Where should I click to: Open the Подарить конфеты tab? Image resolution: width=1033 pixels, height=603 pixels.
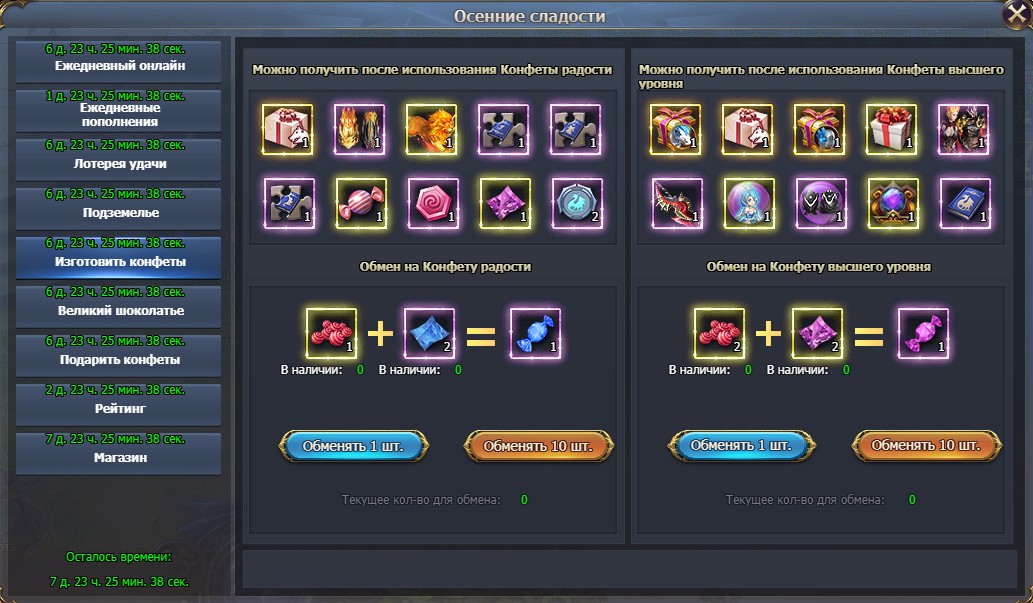[x=119, y=355]
